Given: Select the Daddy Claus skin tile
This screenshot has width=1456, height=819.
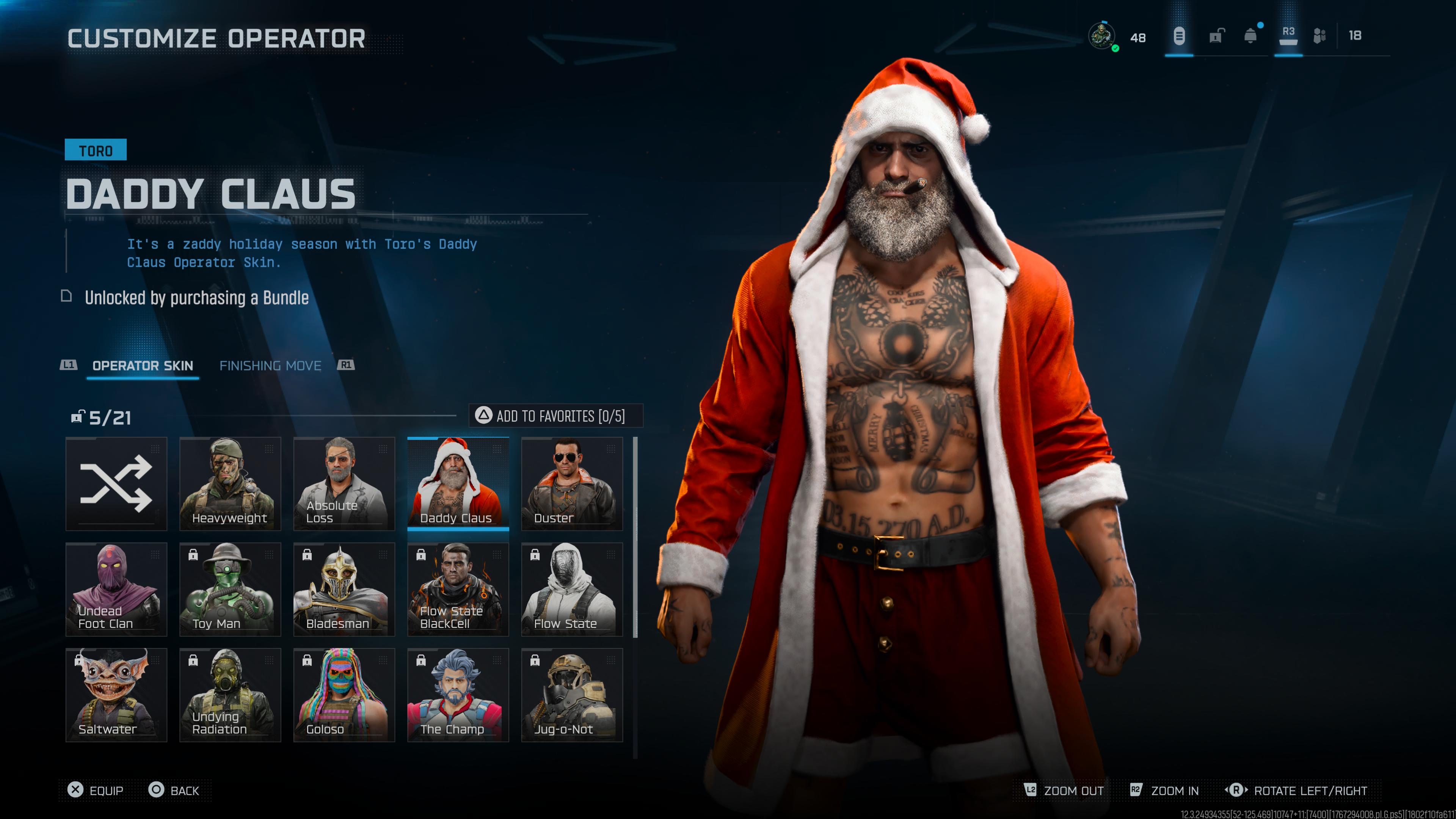Looking at the screenshot, I should pyautogui.click(x=458, y=484).
